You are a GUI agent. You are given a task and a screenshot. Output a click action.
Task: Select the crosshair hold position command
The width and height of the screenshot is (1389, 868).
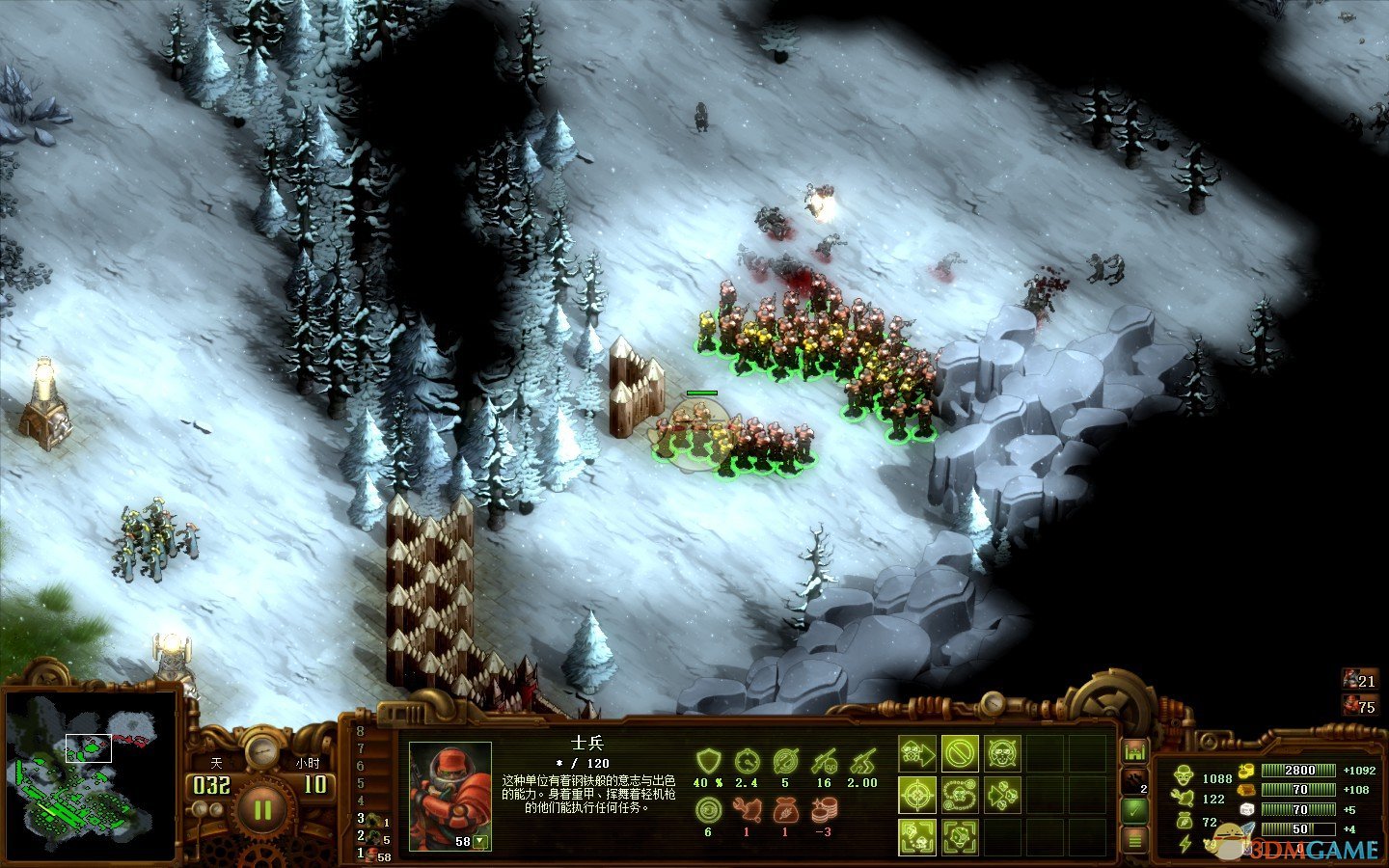pos(917,796)
